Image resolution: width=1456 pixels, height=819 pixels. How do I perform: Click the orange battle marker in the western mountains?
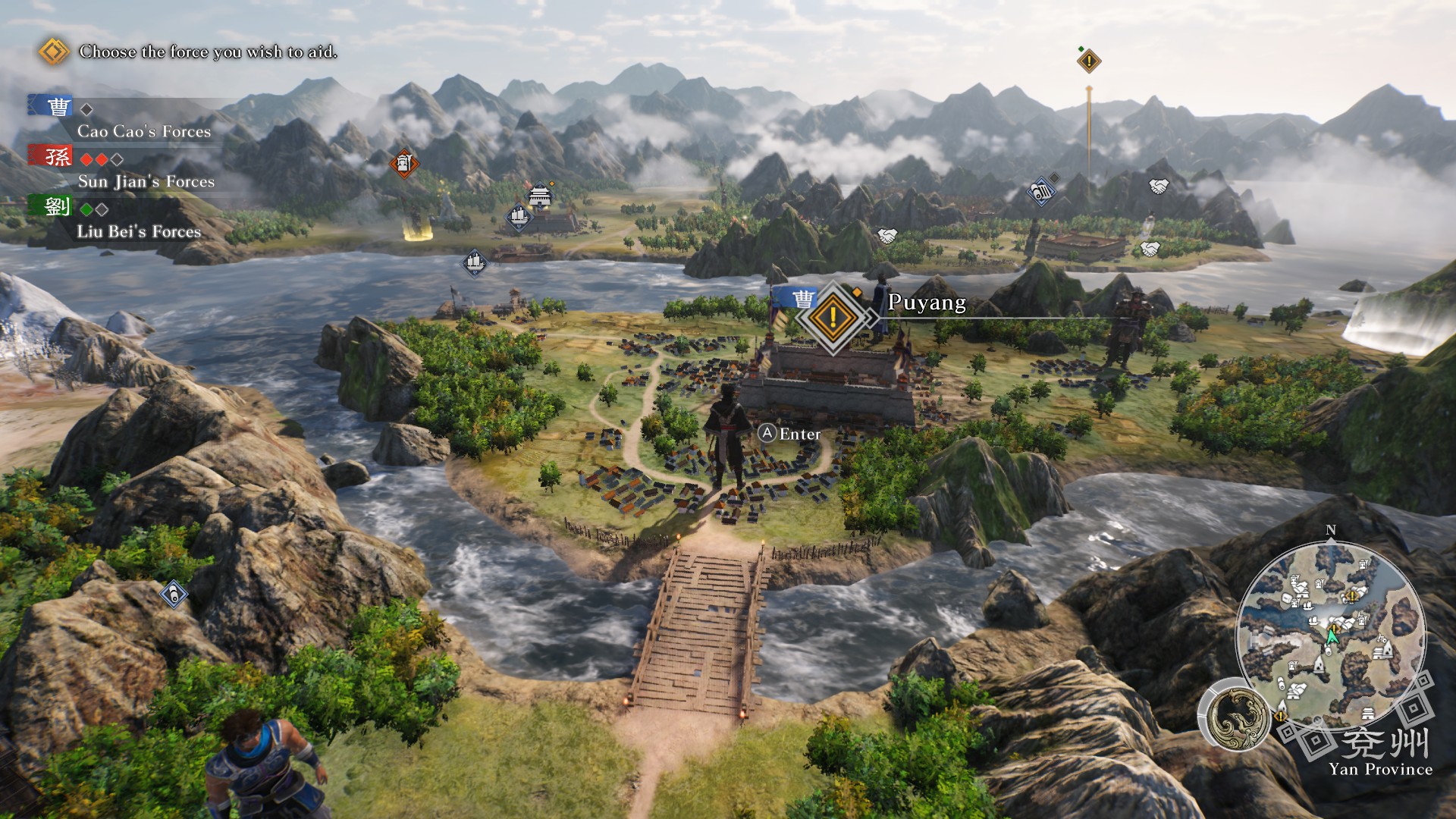403,163
